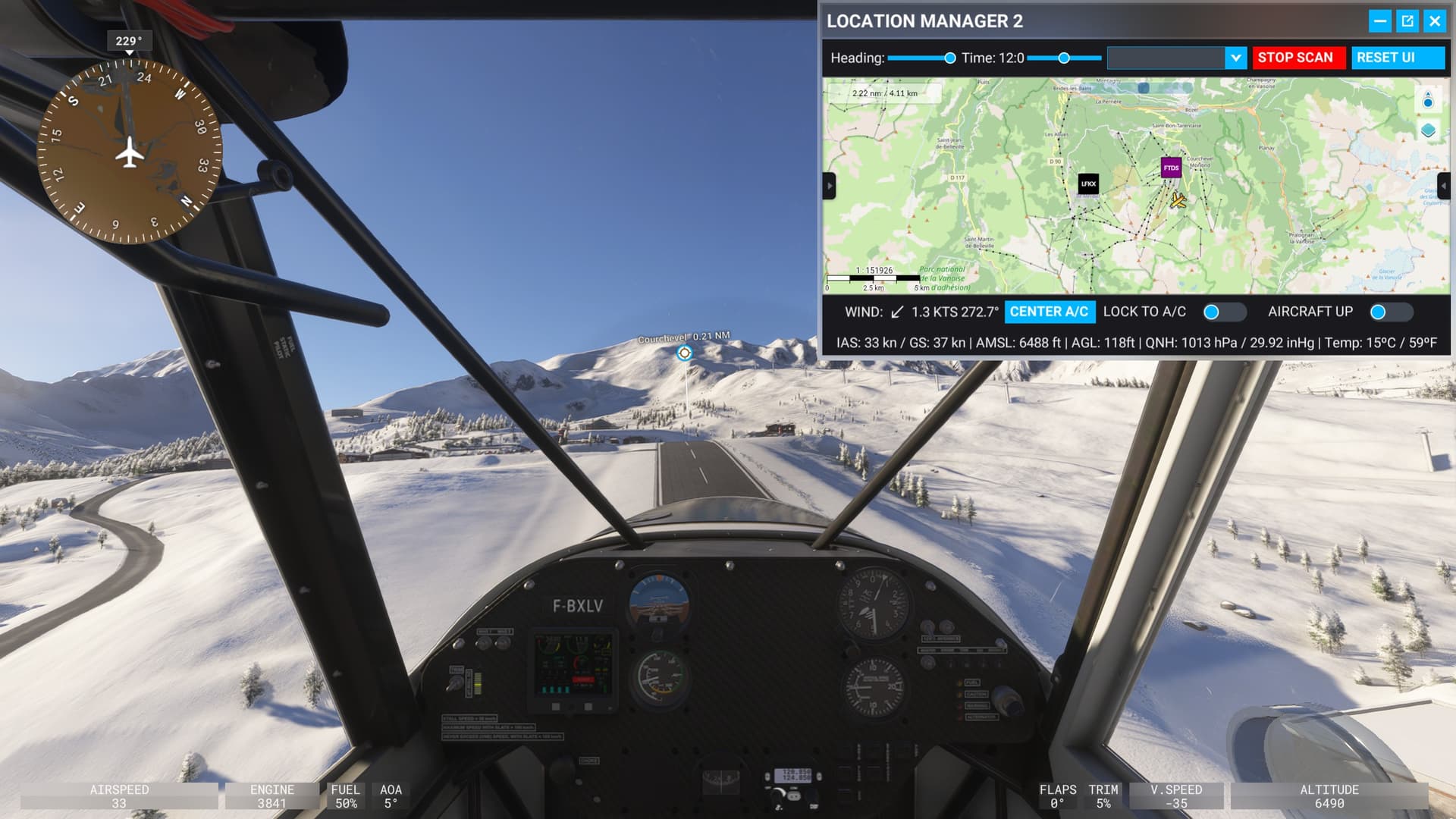1456x819 pixels.
Task: Click the Heading label in the toolbar
Action: tap(857, 57)
